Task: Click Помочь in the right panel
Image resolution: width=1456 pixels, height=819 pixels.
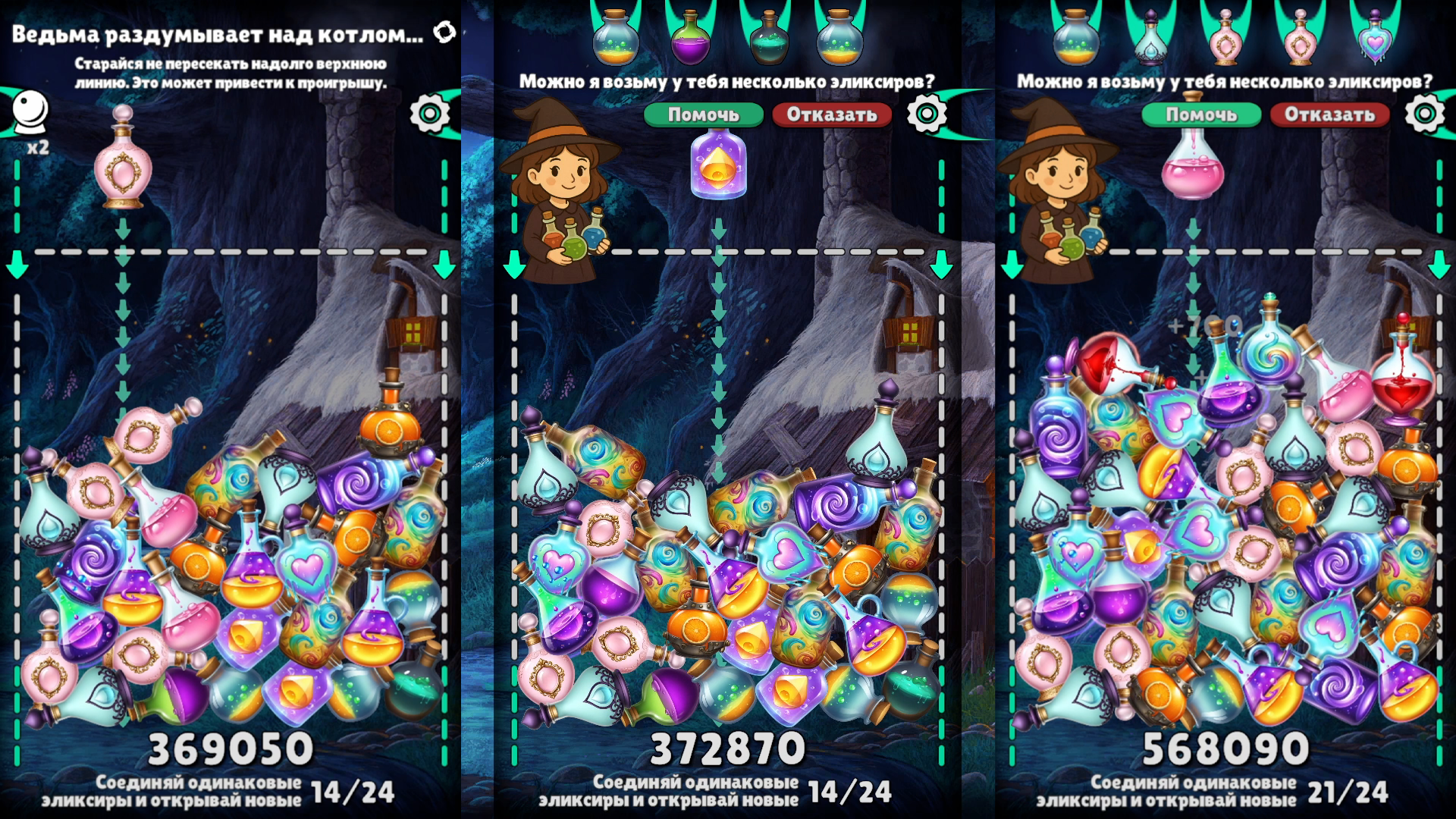Action: (x=1203, y=115)
